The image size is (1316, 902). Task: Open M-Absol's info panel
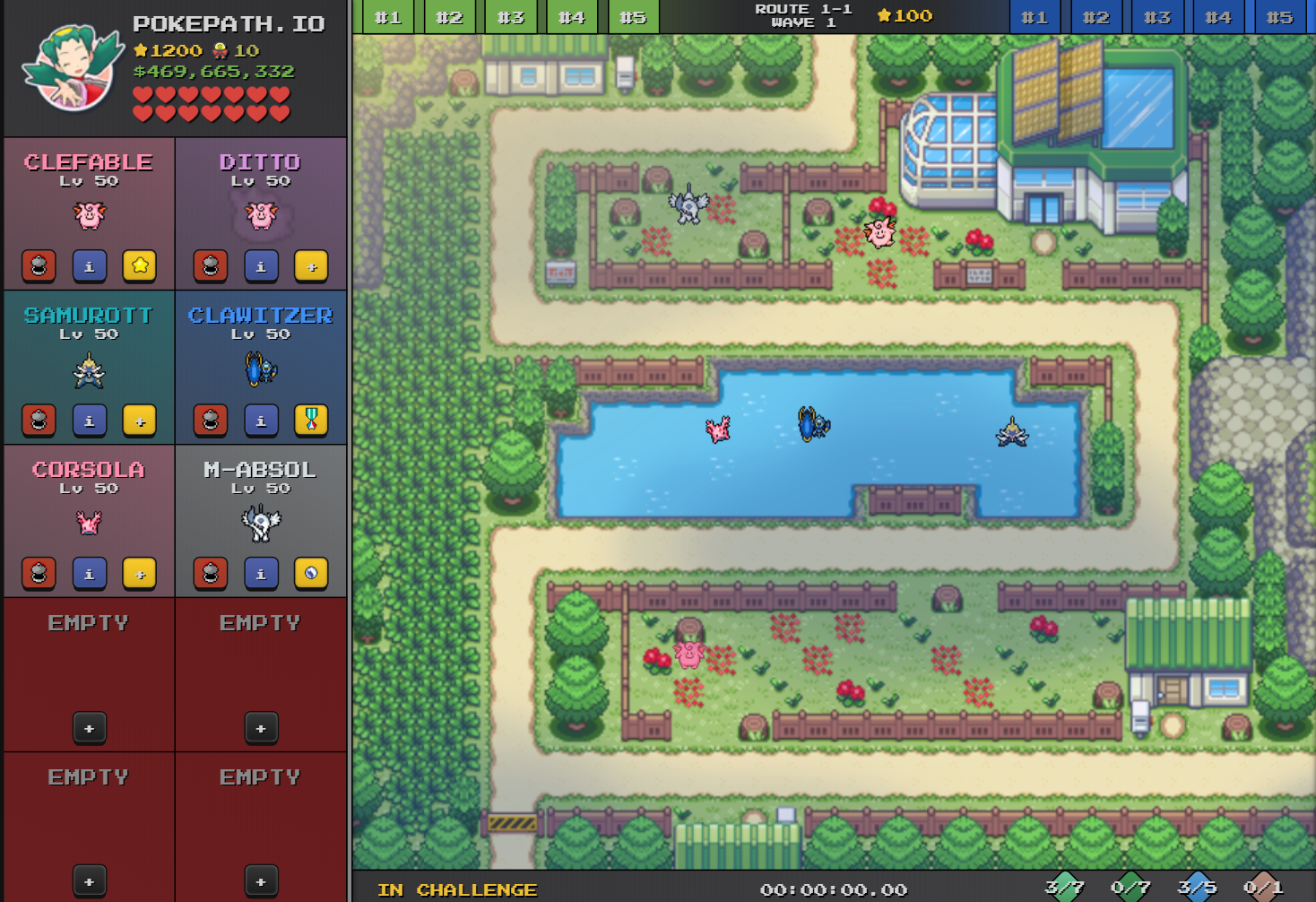261,573
